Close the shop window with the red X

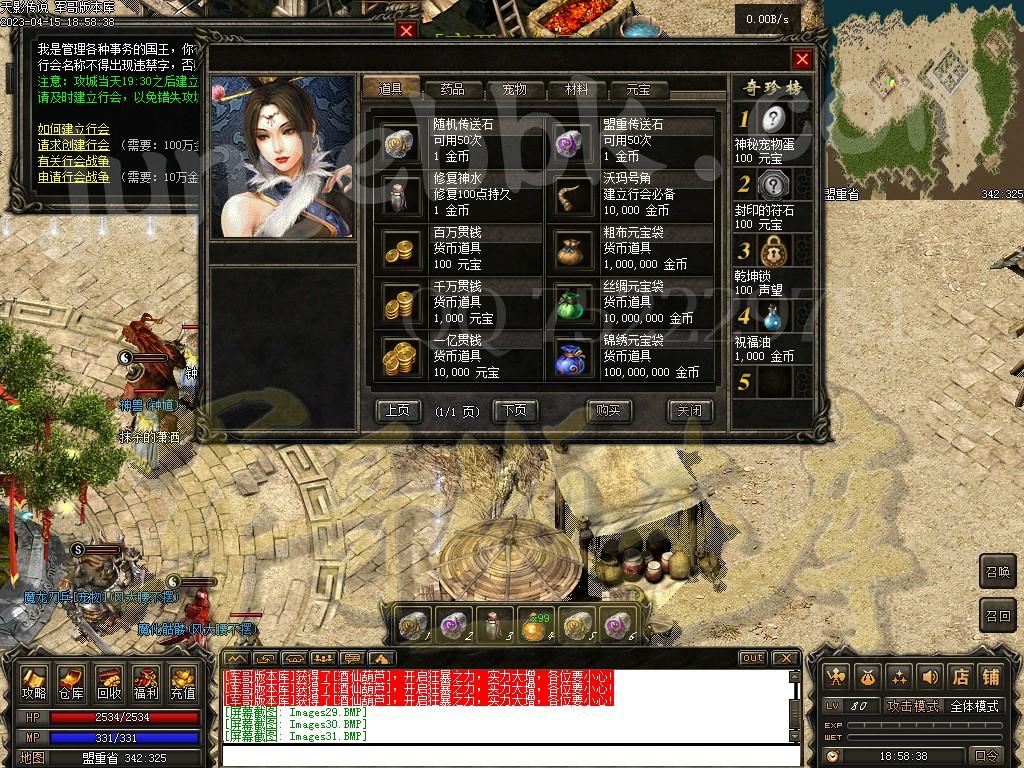tap(801, 59)
